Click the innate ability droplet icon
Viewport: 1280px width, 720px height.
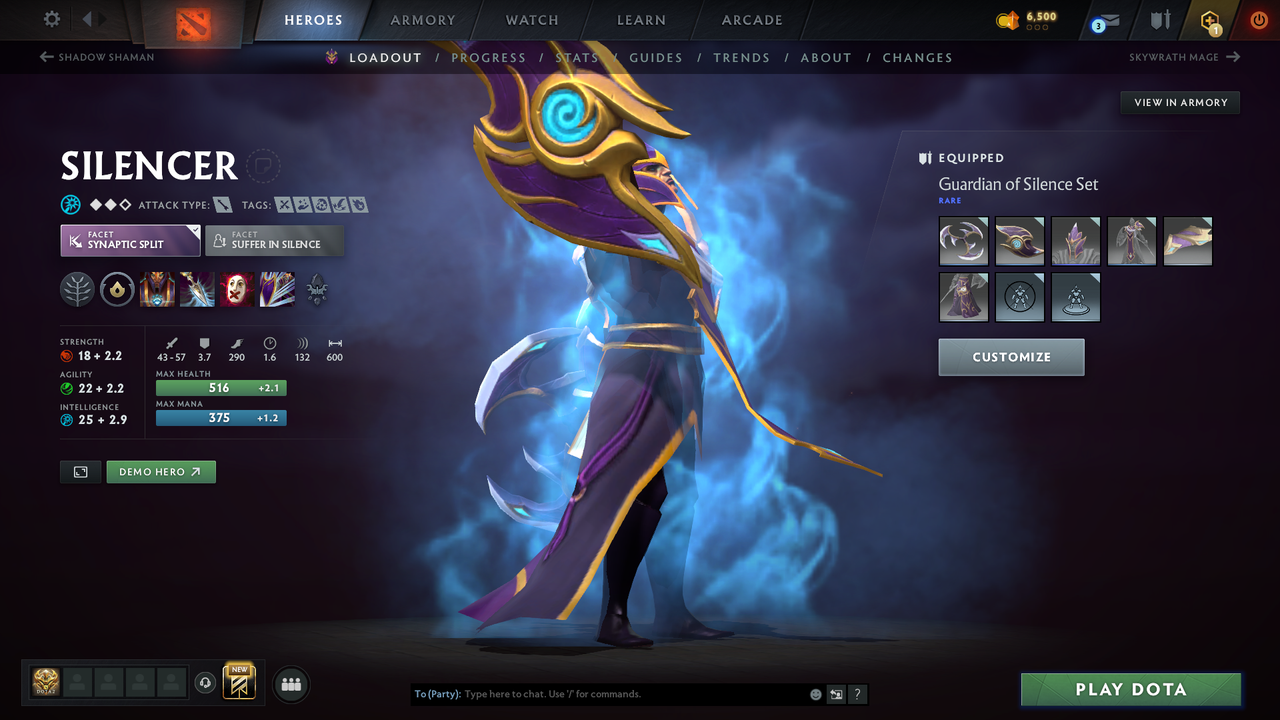[117, 290]
